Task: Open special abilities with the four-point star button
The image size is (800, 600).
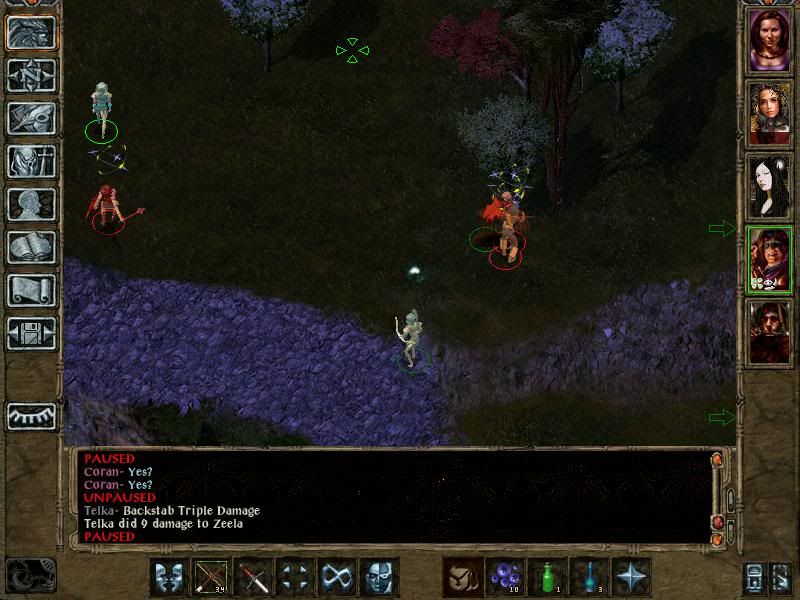Action: pyautogui.click(x=631, y=577)
